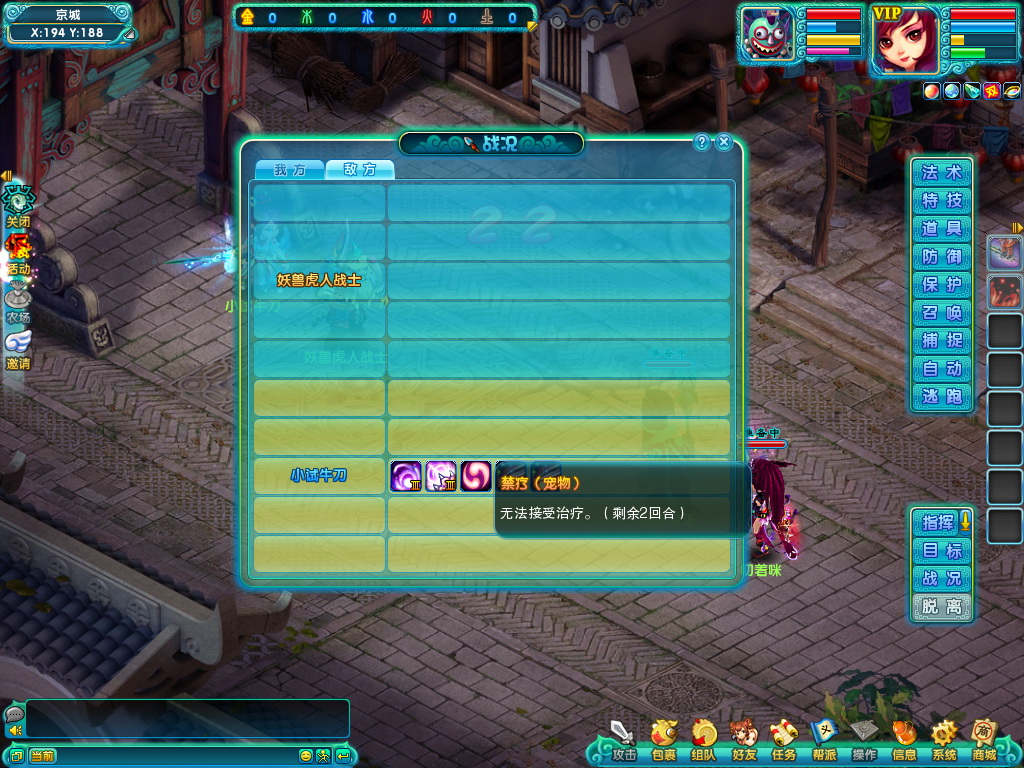Click the 法术 spell command button
The height and width of the screenshot is (768, 1024).
[942, 173]
